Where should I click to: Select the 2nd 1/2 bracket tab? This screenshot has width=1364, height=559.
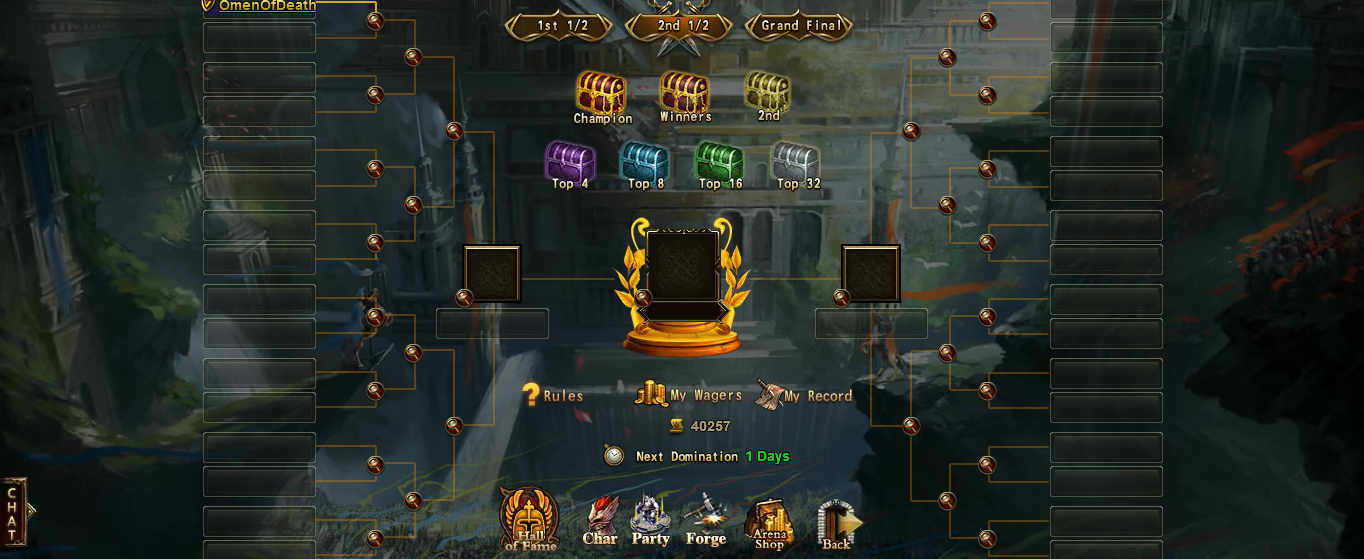pyautogui.click(x=682, y=25)
